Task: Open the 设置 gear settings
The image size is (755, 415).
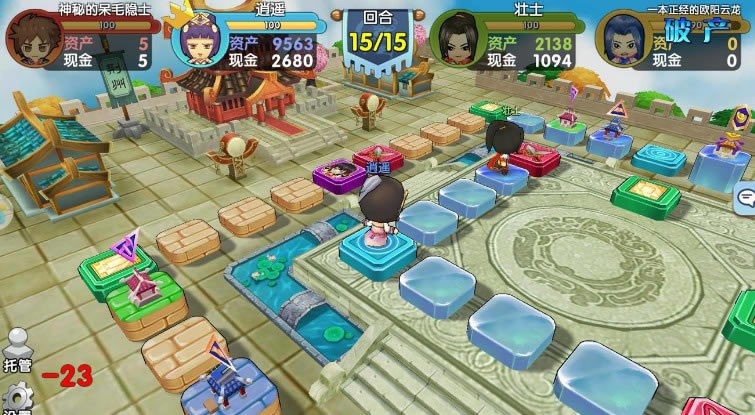Action: click(x=17, y=399)
